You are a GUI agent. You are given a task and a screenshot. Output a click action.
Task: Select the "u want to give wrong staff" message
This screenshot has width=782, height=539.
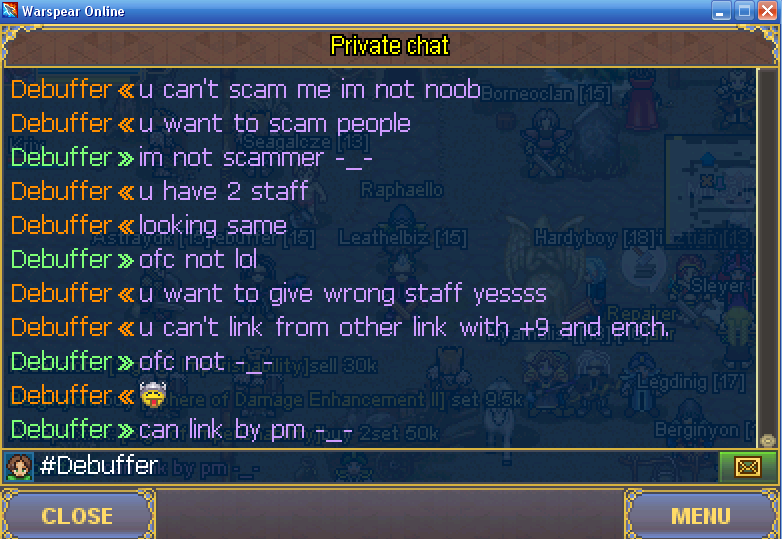[342, 294]
